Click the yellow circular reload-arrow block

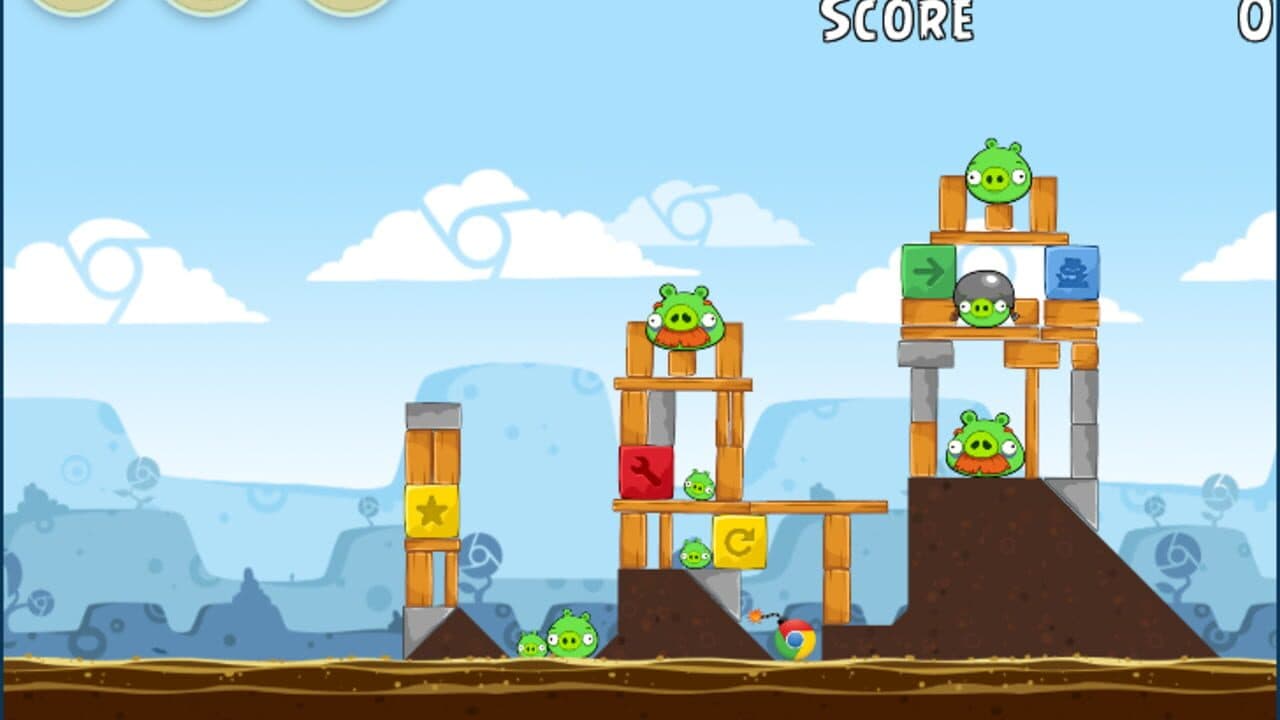(740, 544)
